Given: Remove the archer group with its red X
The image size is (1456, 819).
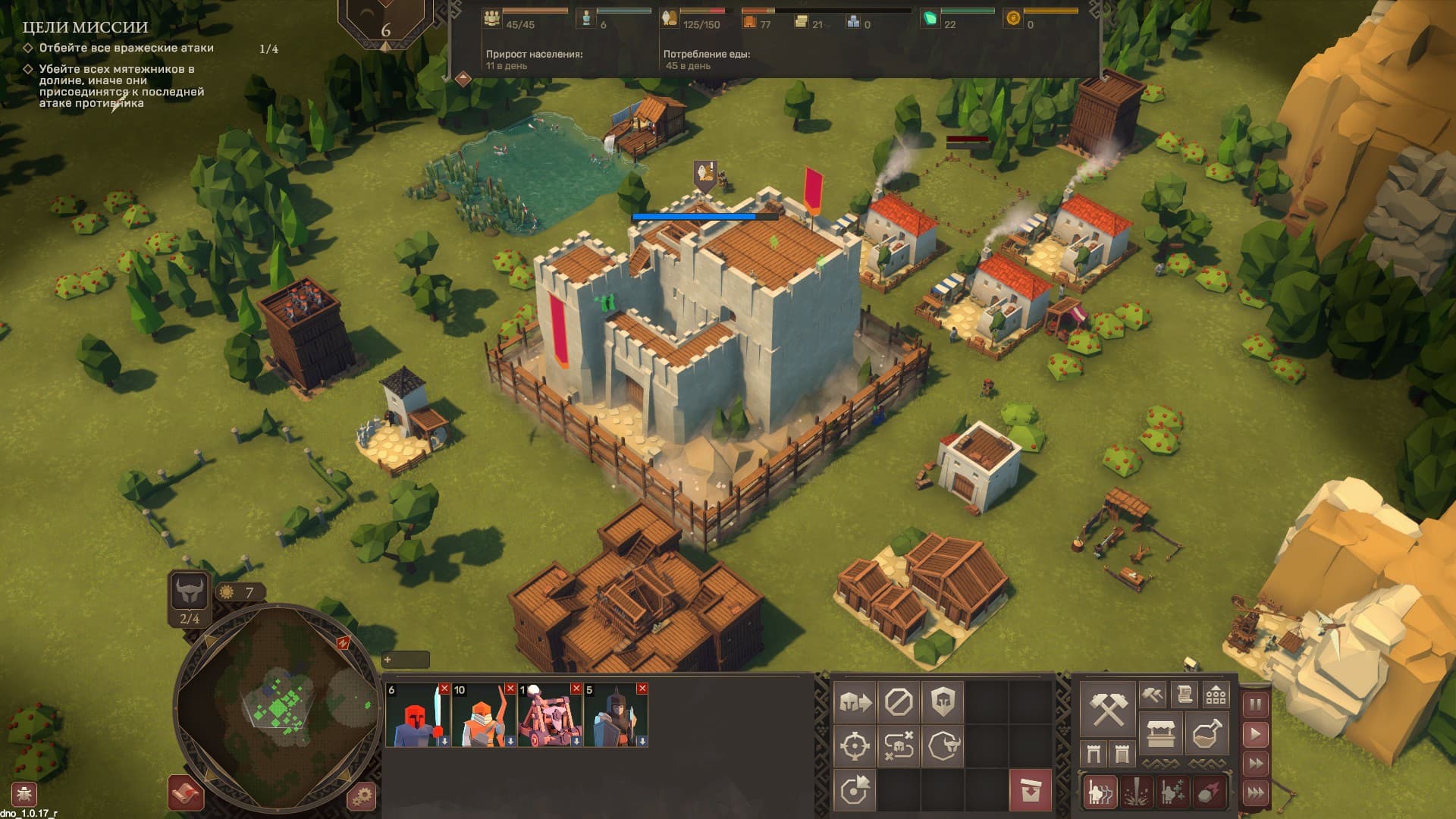Looking at the screenshot, I should 510,689.
